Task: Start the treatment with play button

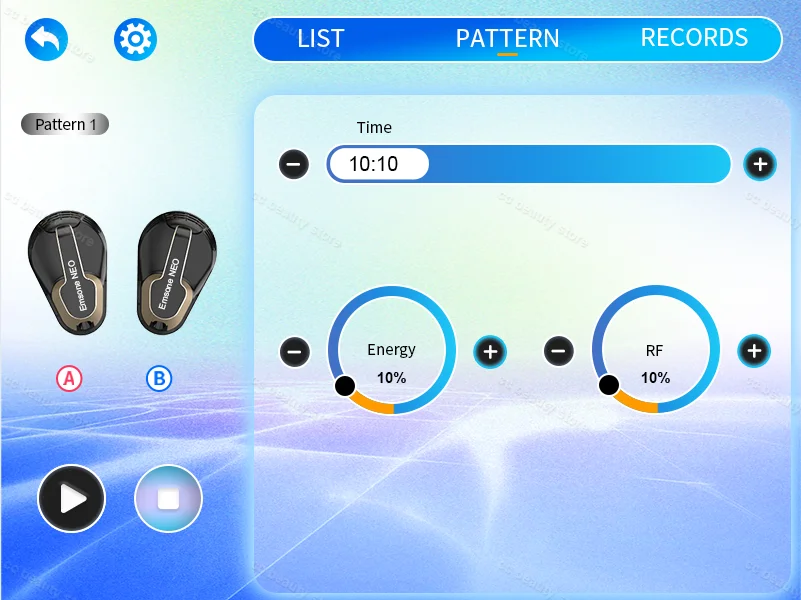Action: (71, 498)
